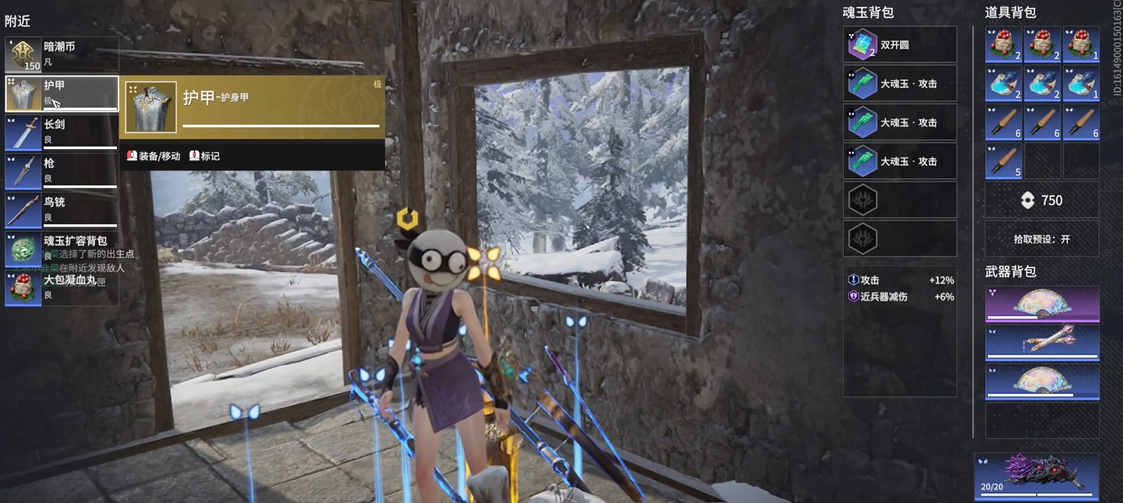
Task: Select the wooden tool with count 5
Action: coord(1003,161)
